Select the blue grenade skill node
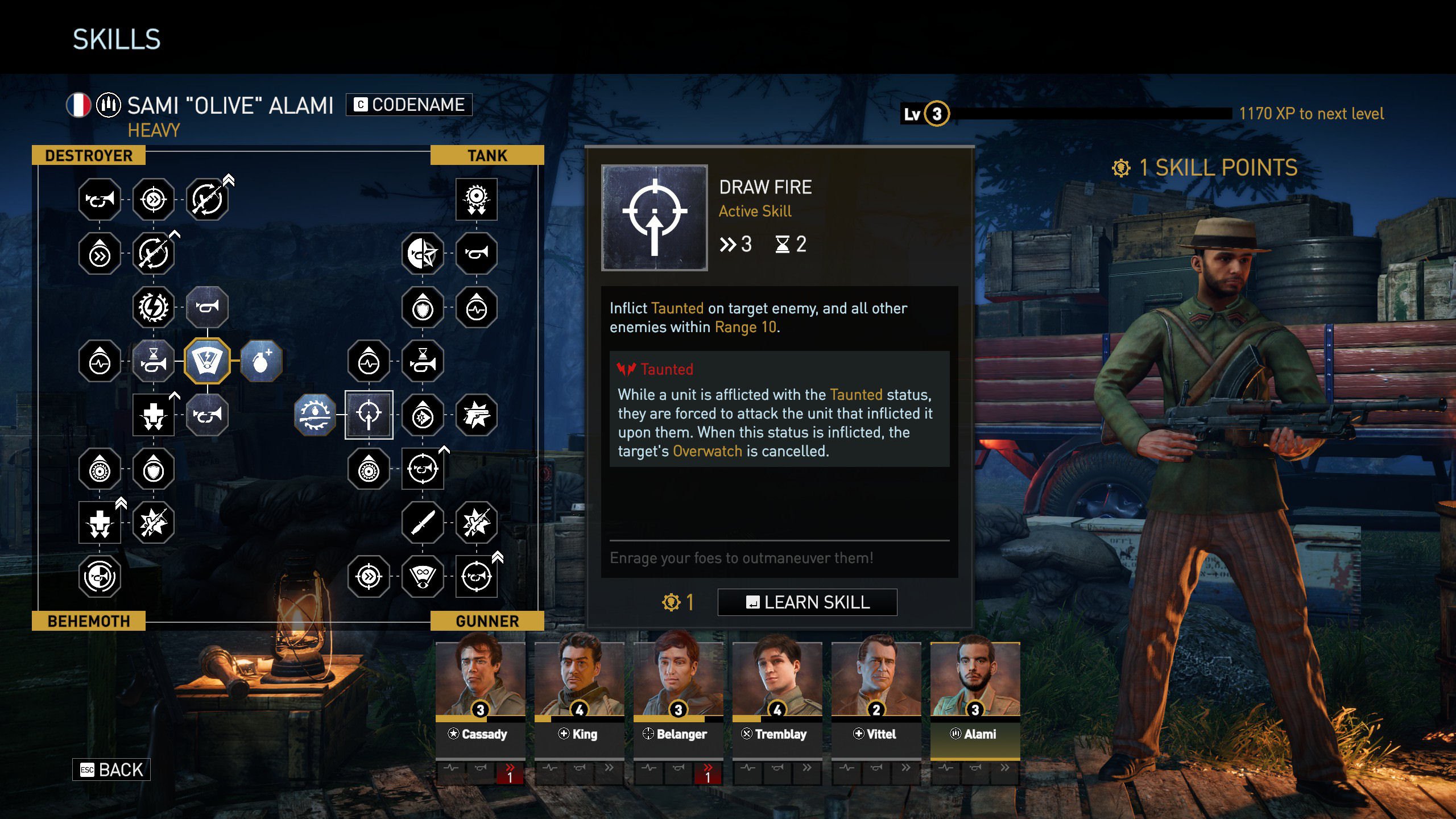 [x=261, y=361]
